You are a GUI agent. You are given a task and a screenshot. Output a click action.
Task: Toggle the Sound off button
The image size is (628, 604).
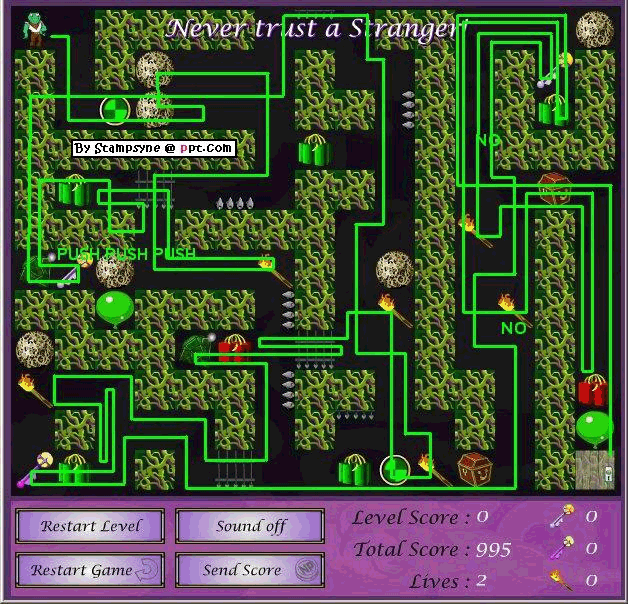pos(250,526)
